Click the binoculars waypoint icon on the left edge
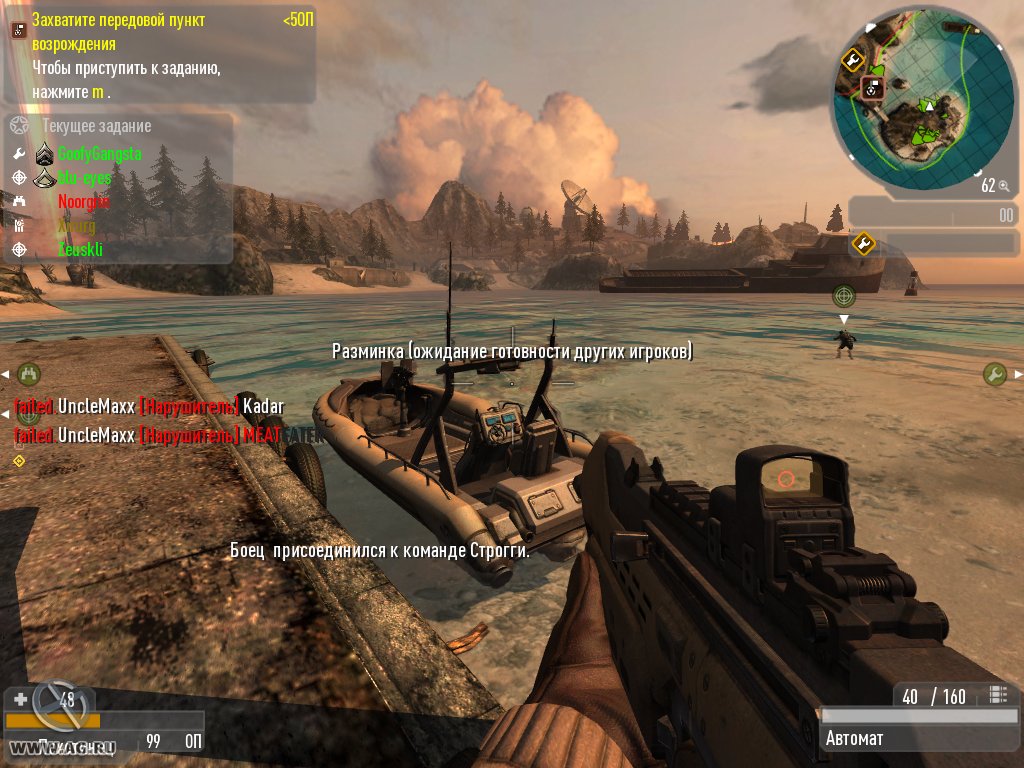Viewport: 1024px width, 768px height. tap(29, 374)
